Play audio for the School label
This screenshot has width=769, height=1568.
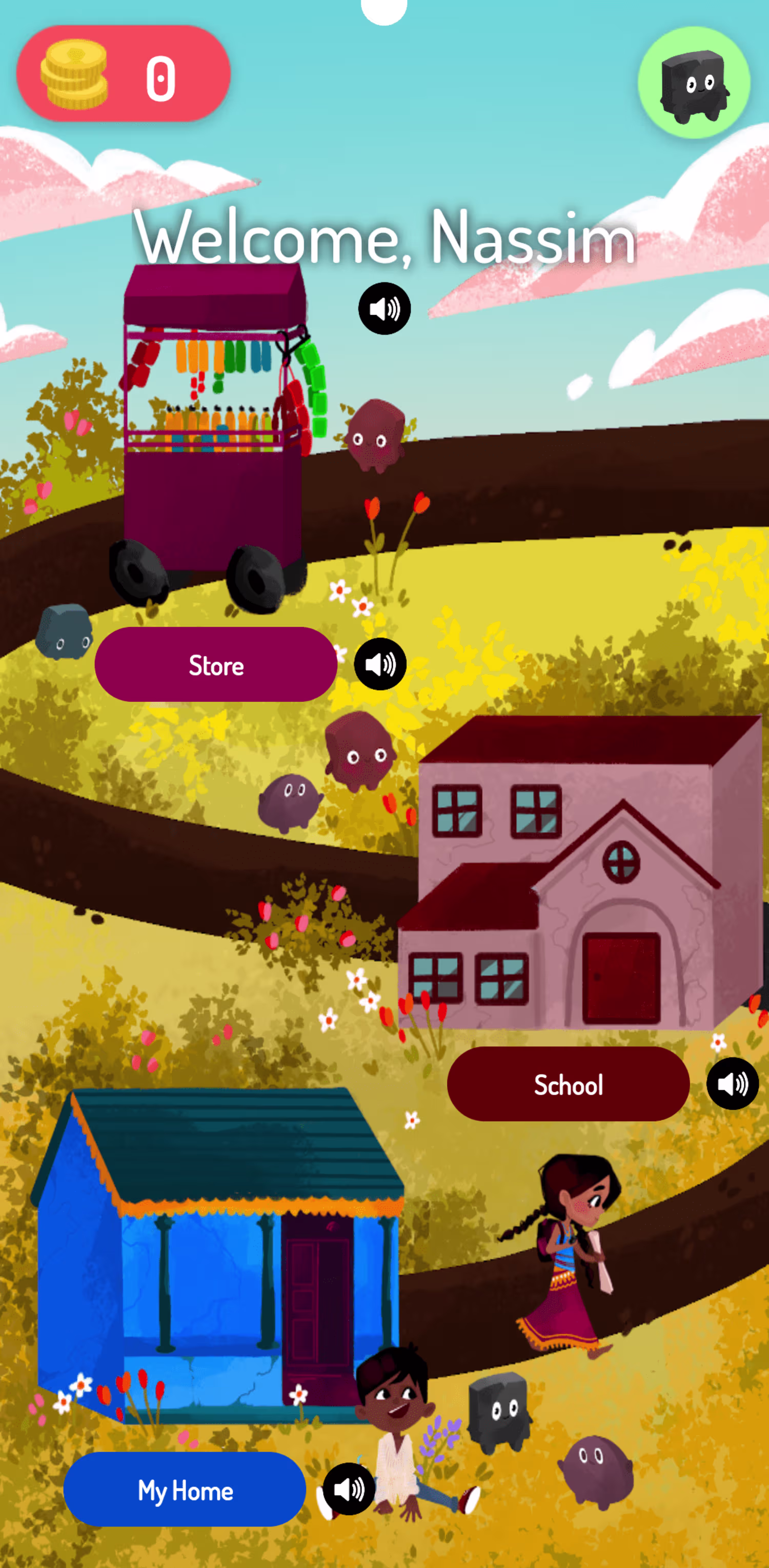click(x=732, y=1083)
